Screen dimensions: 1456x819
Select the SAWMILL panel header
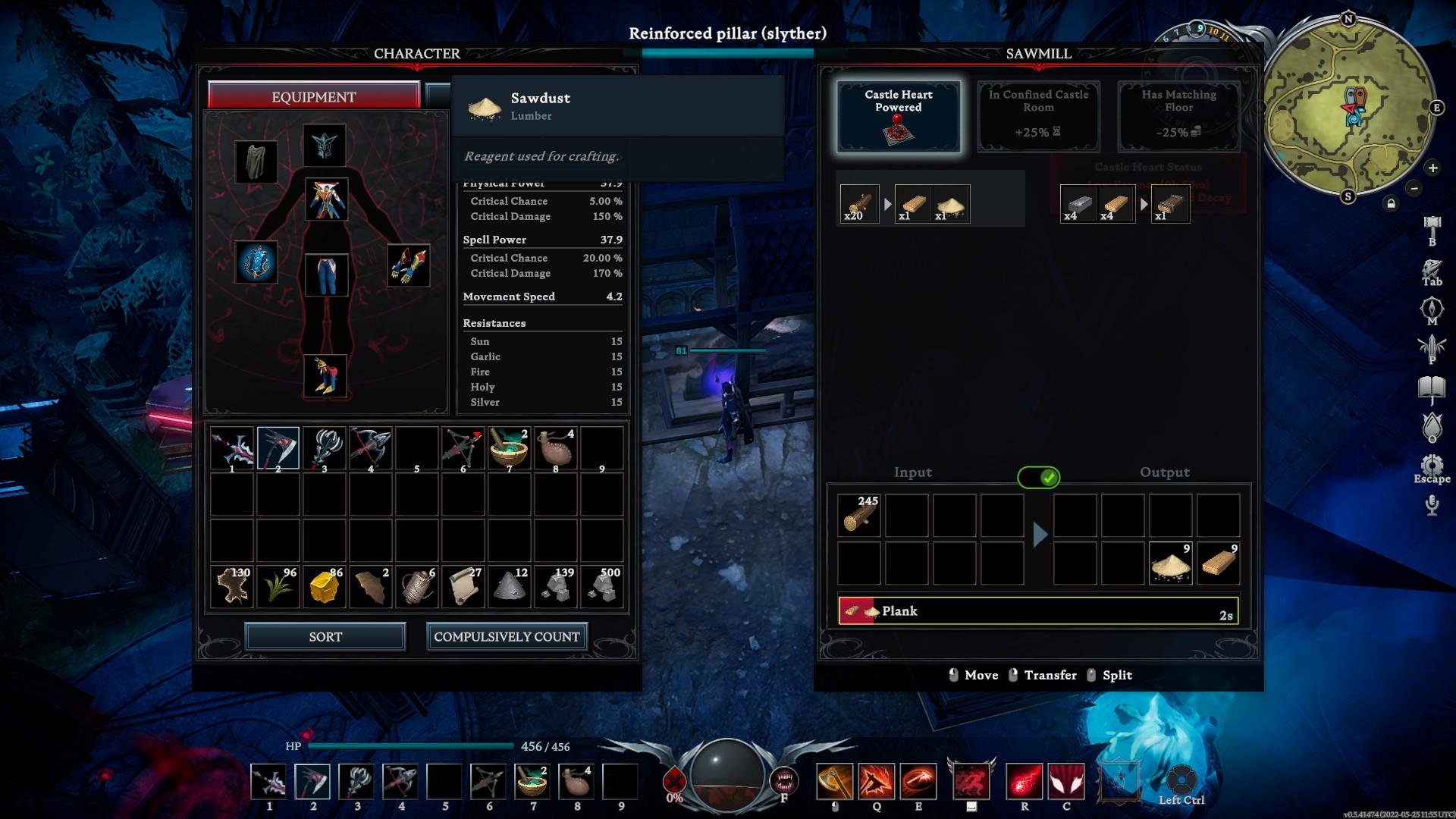pyautogui.click(x=1037, y=54)
